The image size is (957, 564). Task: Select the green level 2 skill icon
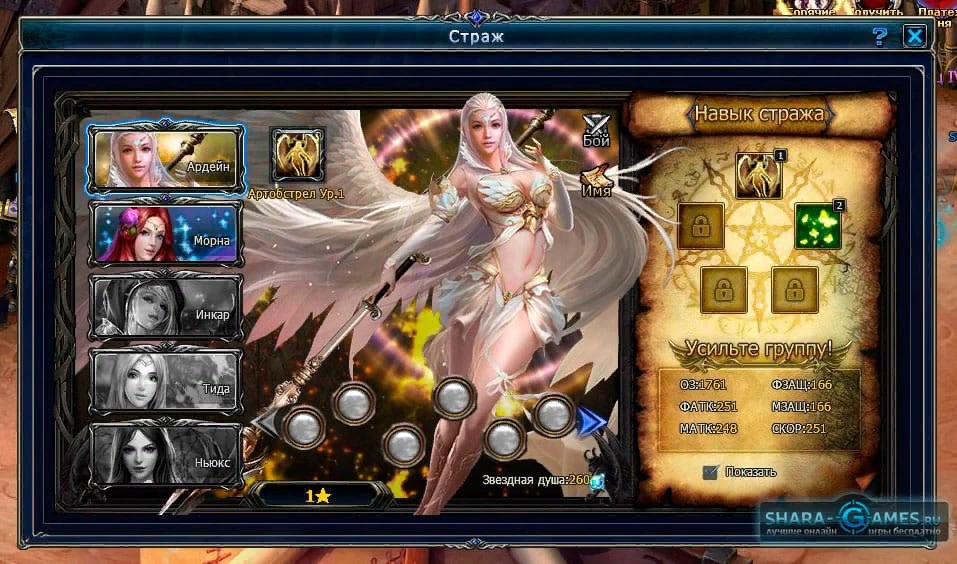pyautogui.click(x=819, y=226)
